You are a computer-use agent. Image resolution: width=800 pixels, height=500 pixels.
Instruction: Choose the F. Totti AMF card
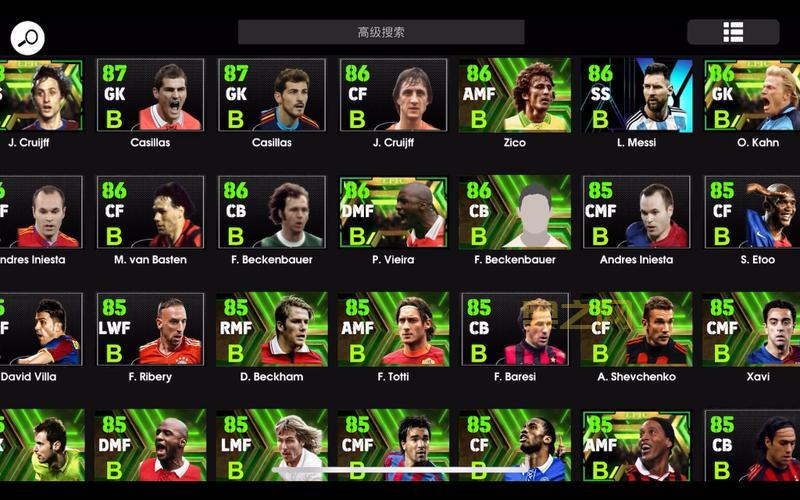tap(392, 329)
